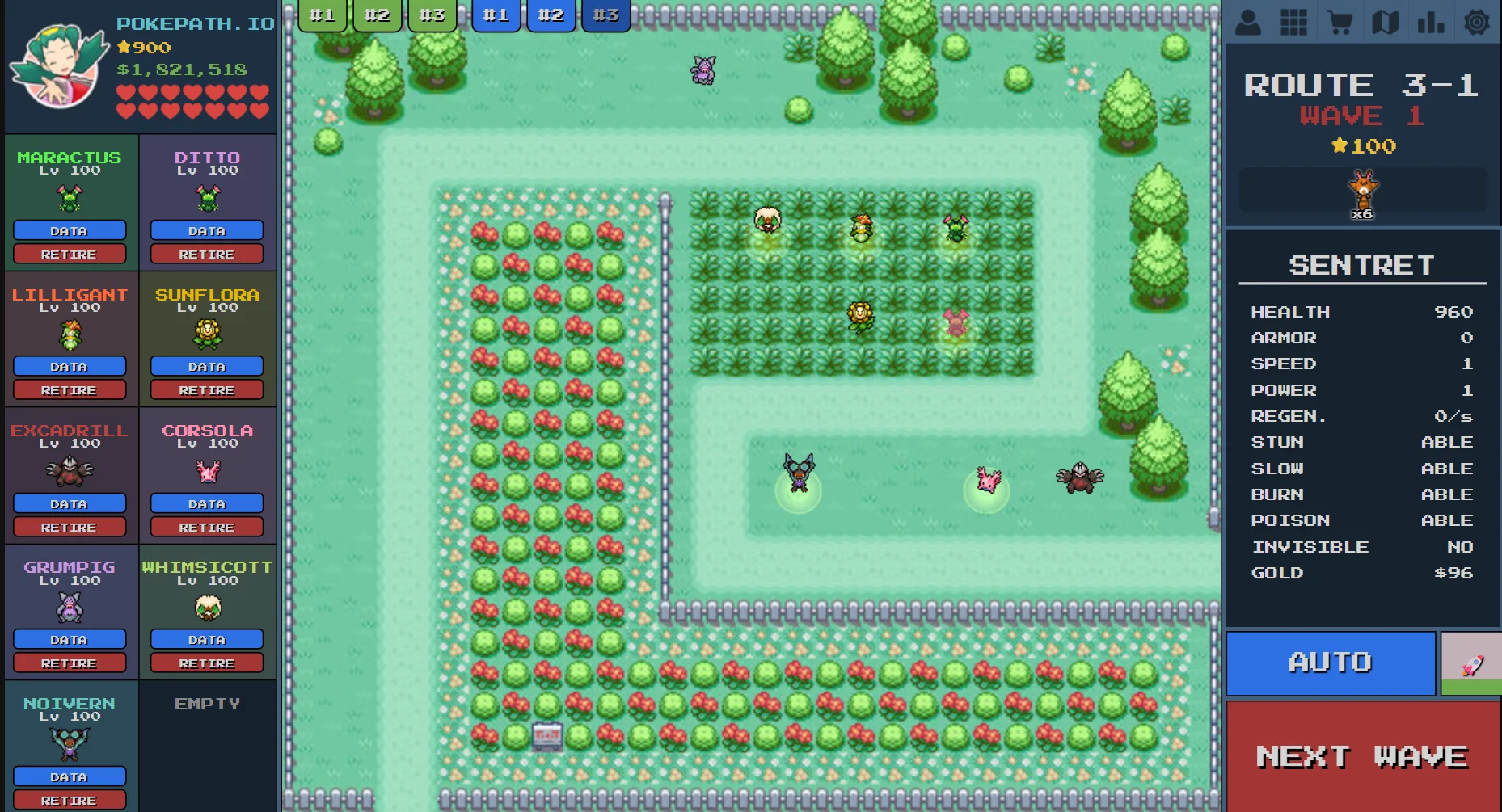This screenshot has height=812, width=1502.
Task: Open the map icon in the top toolbar
Action: (1386, 22)
